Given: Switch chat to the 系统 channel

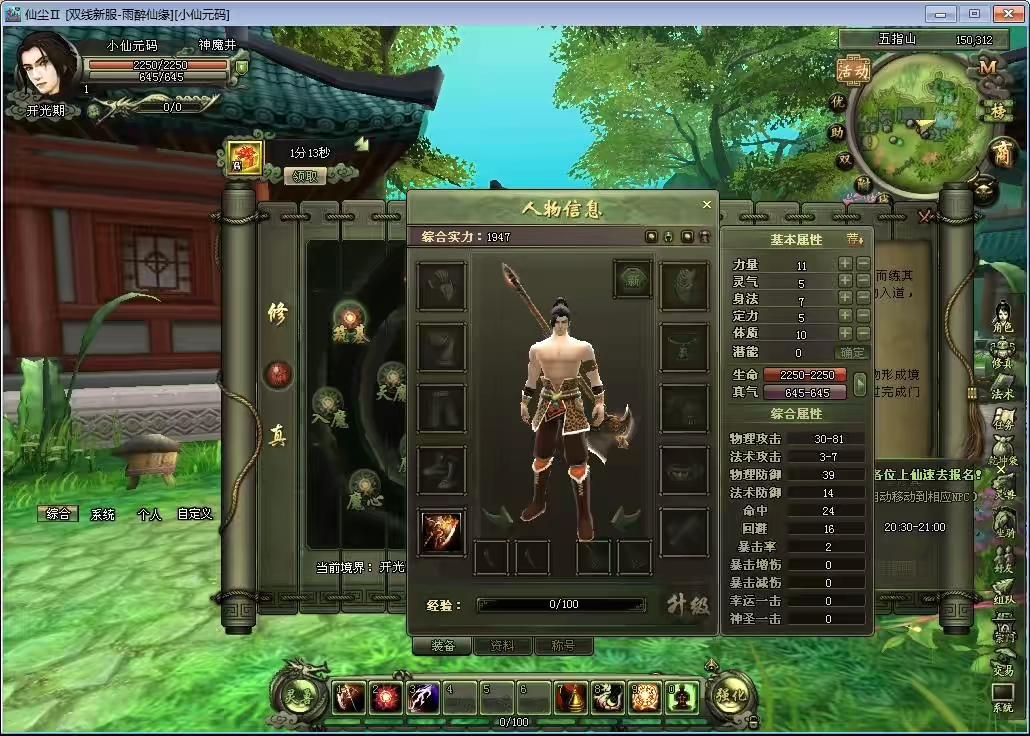Looking at the screenshot, I should pyautogui.click(x=102, y=514).
